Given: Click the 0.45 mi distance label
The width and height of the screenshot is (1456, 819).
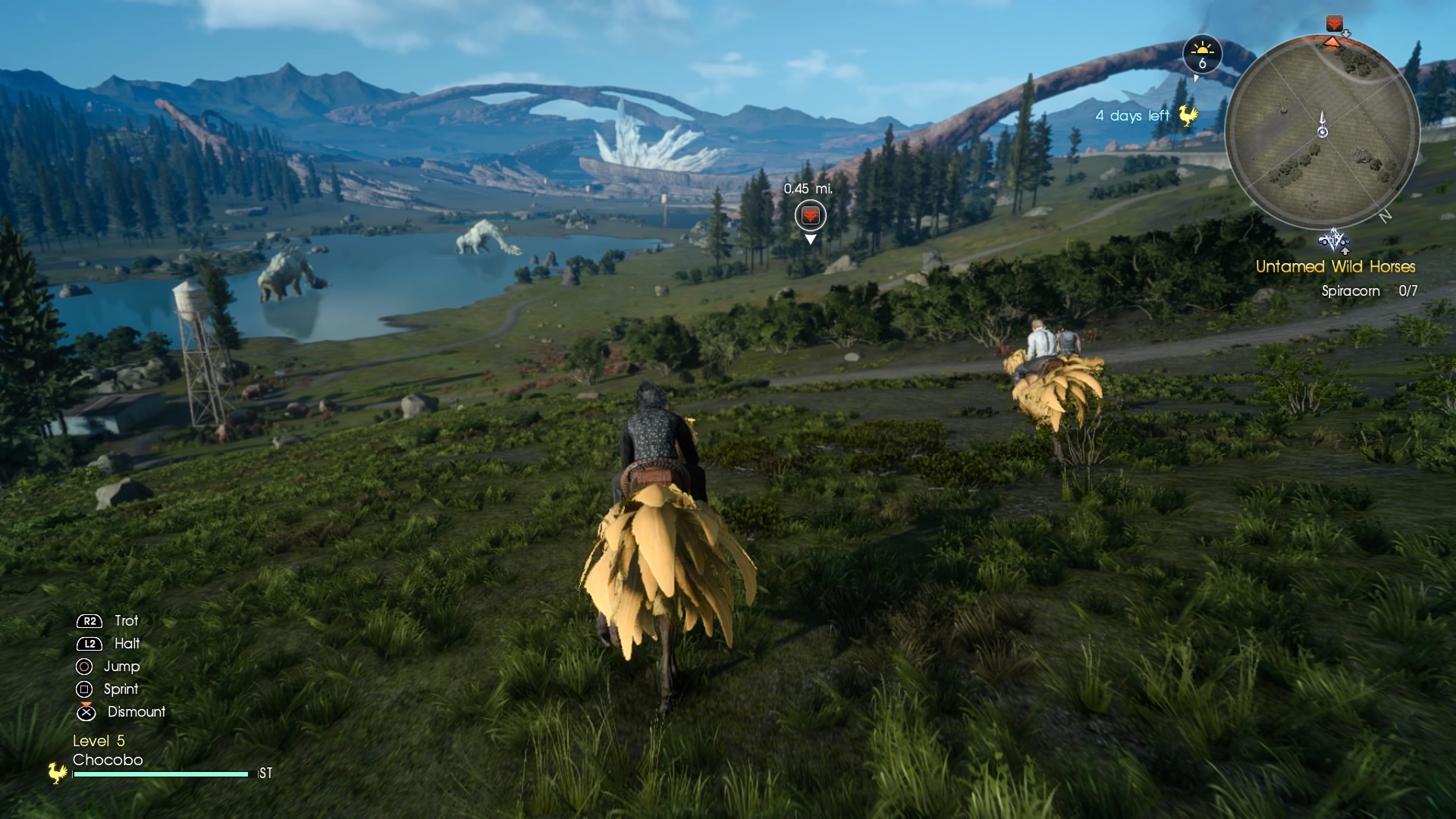Looking at the screenshot, I should click(808, 190).
